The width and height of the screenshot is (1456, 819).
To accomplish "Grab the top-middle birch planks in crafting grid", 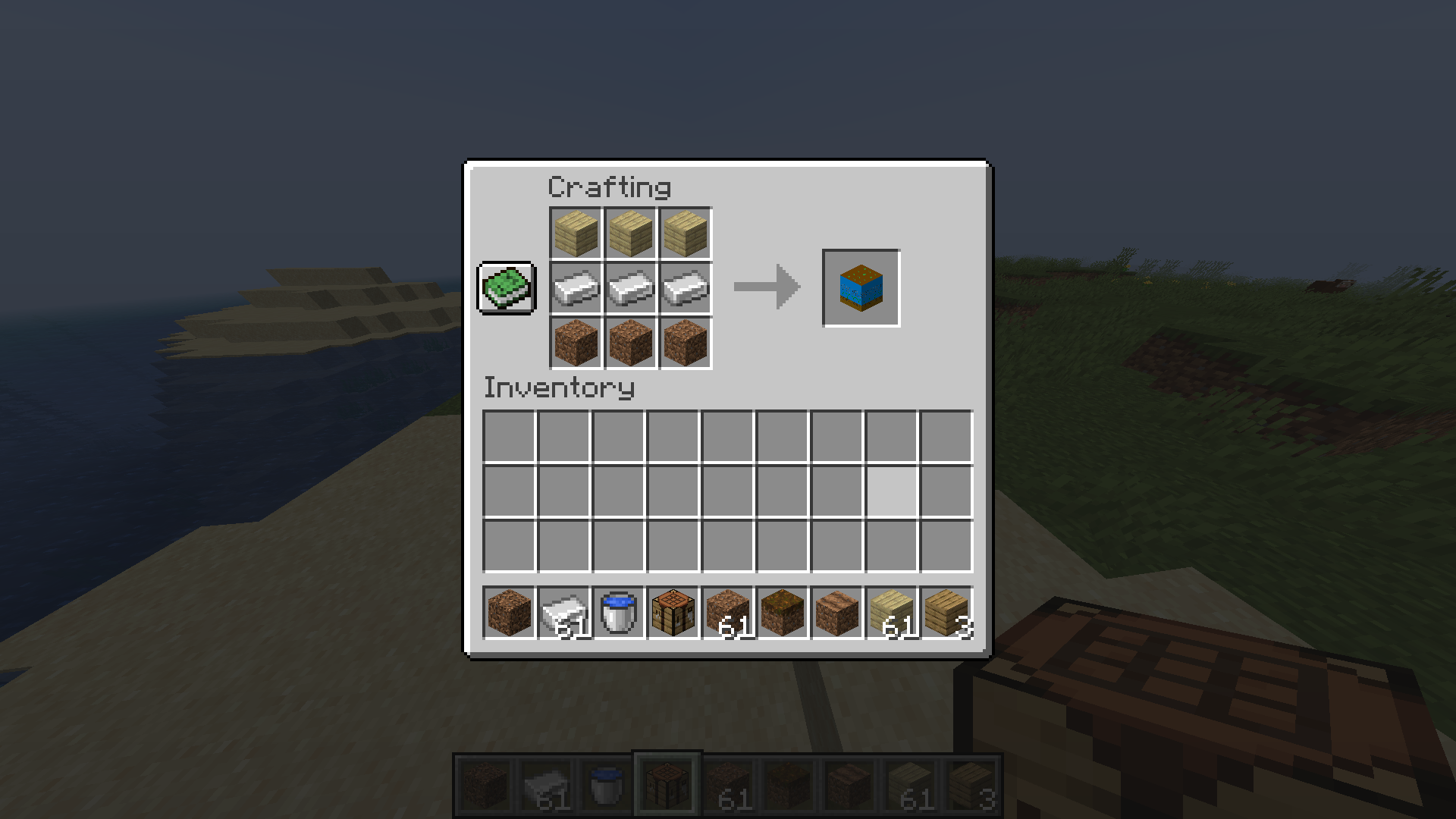I will pyautogui.click(x=630, y=233).
